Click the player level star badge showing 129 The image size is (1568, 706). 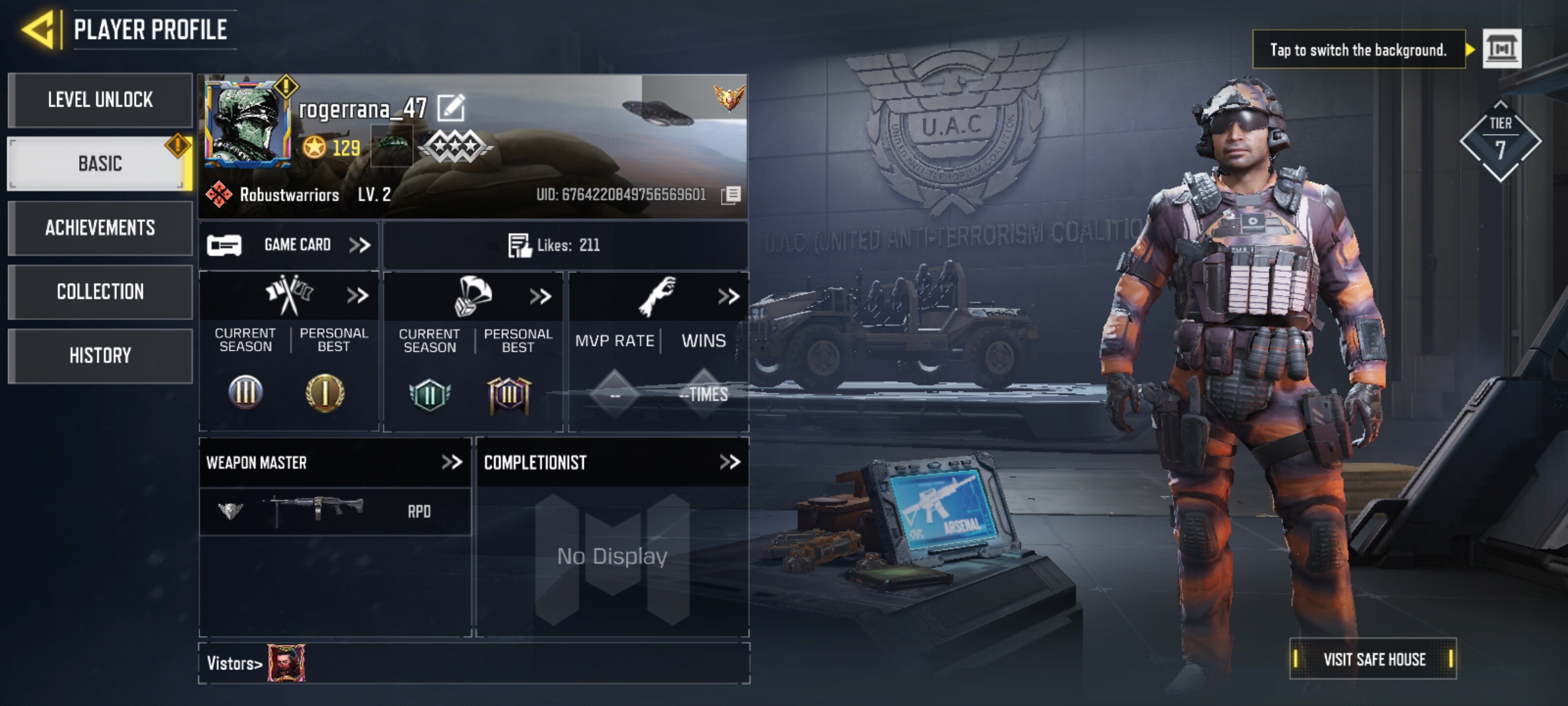316,147
